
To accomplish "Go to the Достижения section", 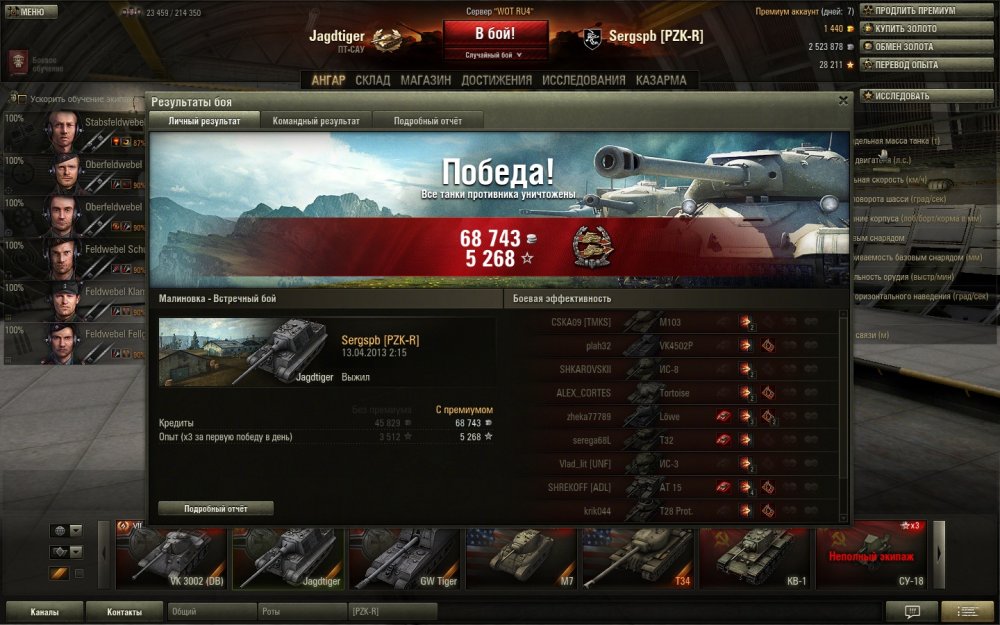I will coord(496,80).
